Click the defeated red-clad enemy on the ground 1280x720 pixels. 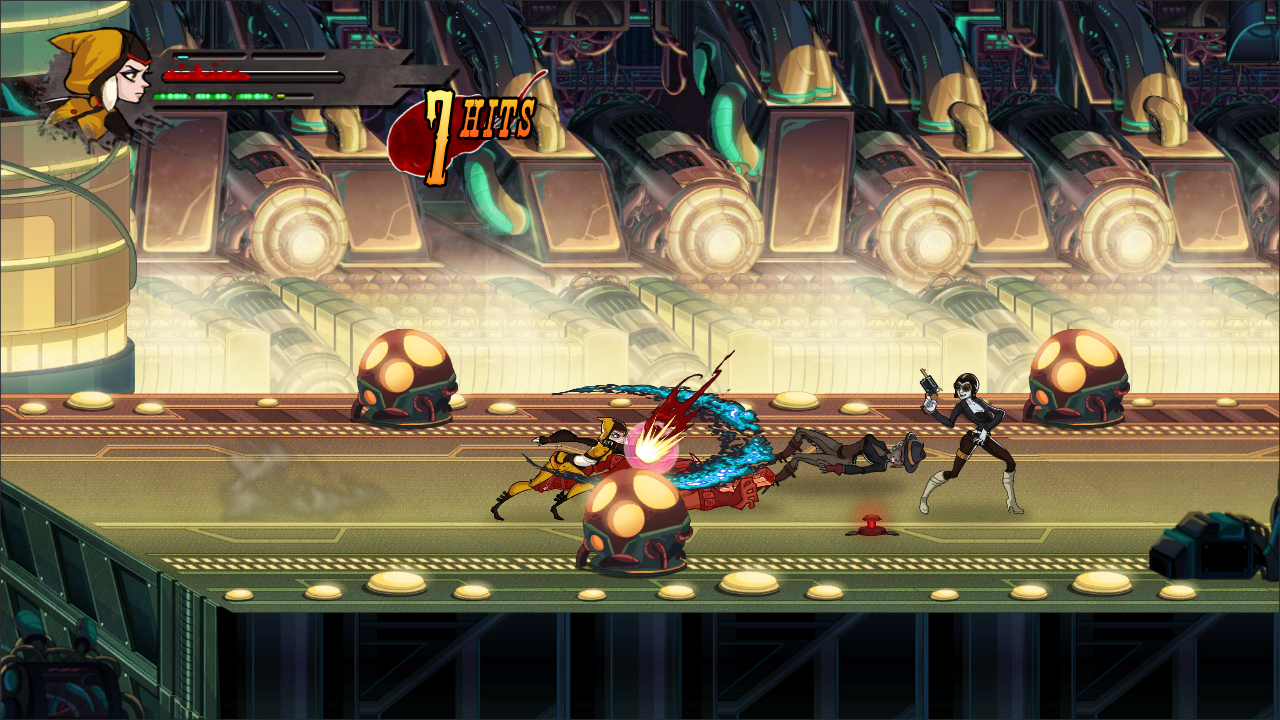pyautogui.click(x=720, y=495)
